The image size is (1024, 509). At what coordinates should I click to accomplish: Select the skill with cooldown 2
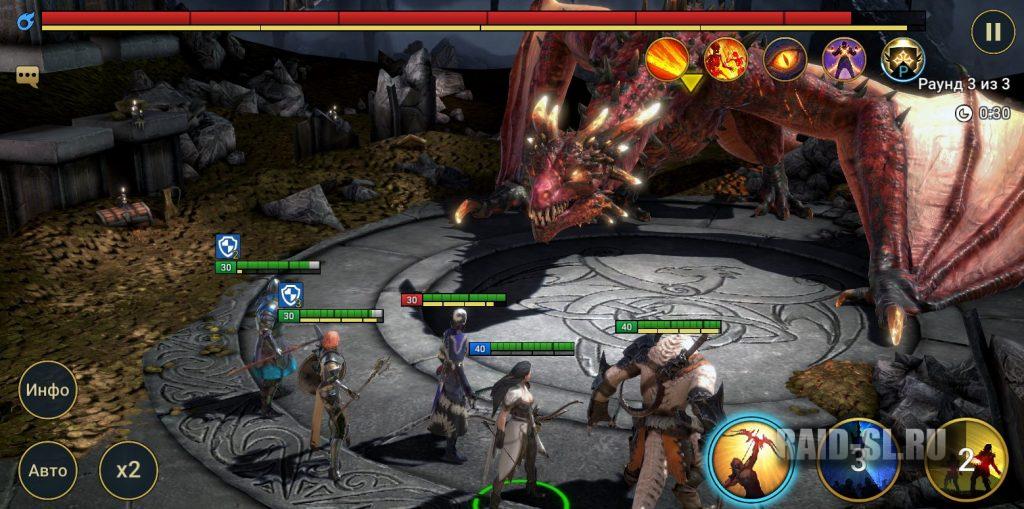pyautogui.click(x=965, y=460)
